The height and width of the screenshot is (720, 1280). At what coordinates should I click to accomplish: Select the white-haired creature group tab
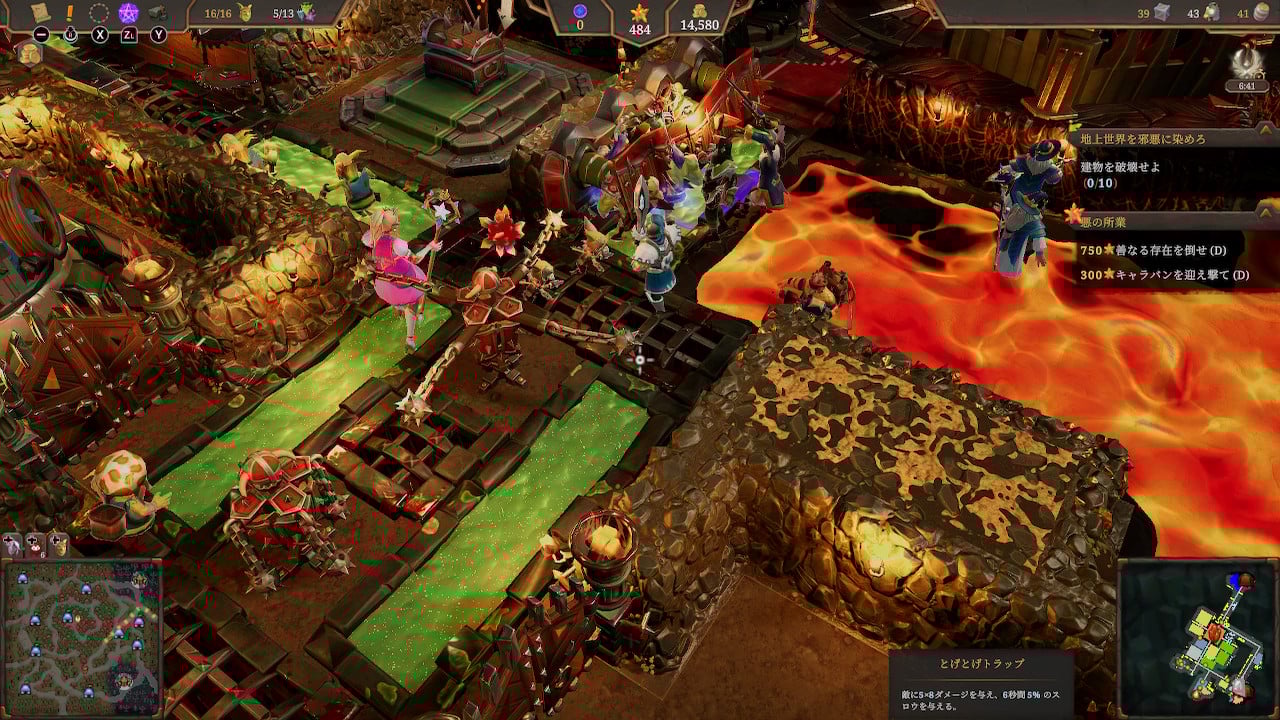[14, 545]
